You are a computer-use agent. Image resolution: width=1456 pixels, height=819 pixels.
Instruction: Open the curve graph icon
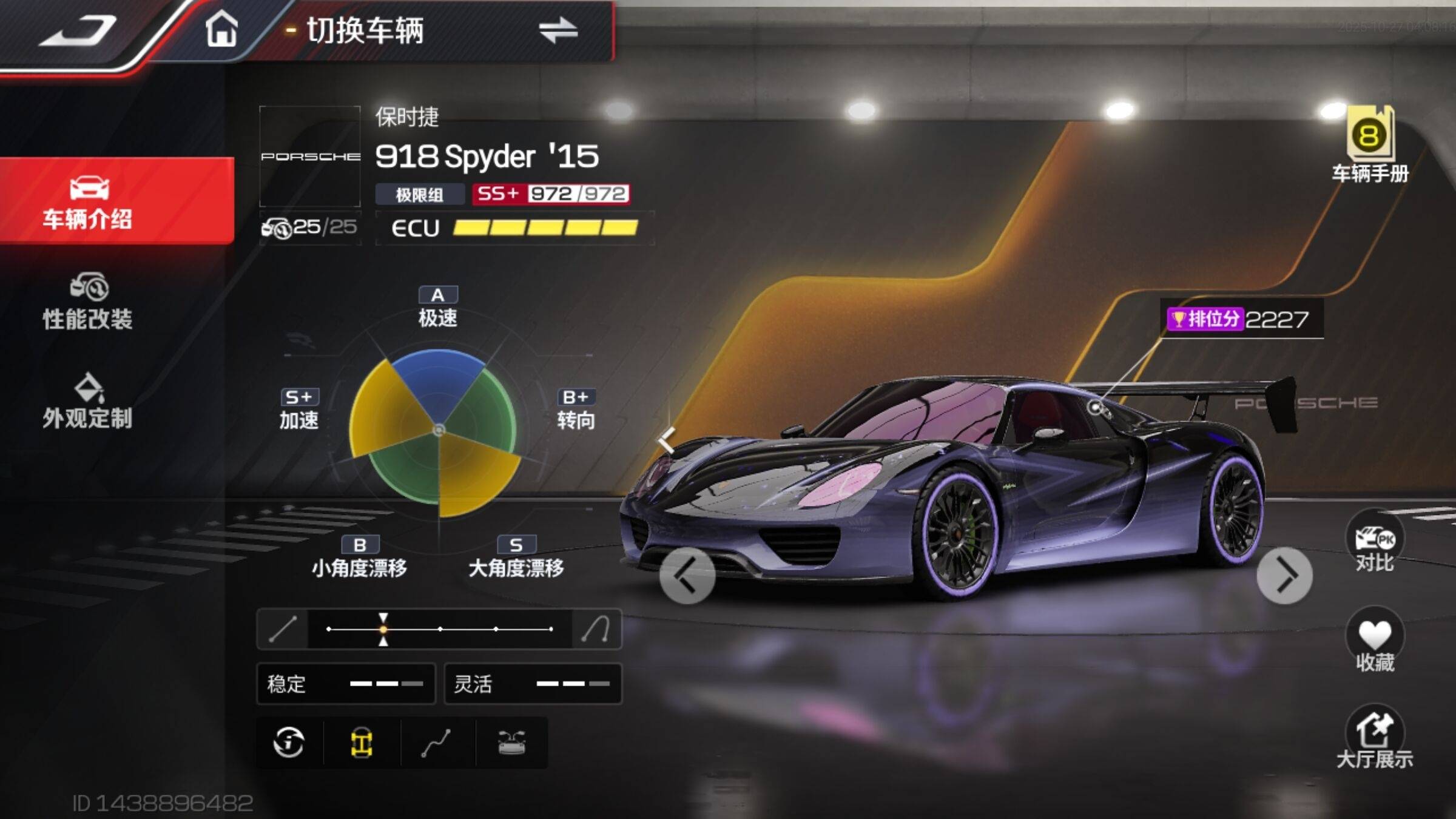436,743
